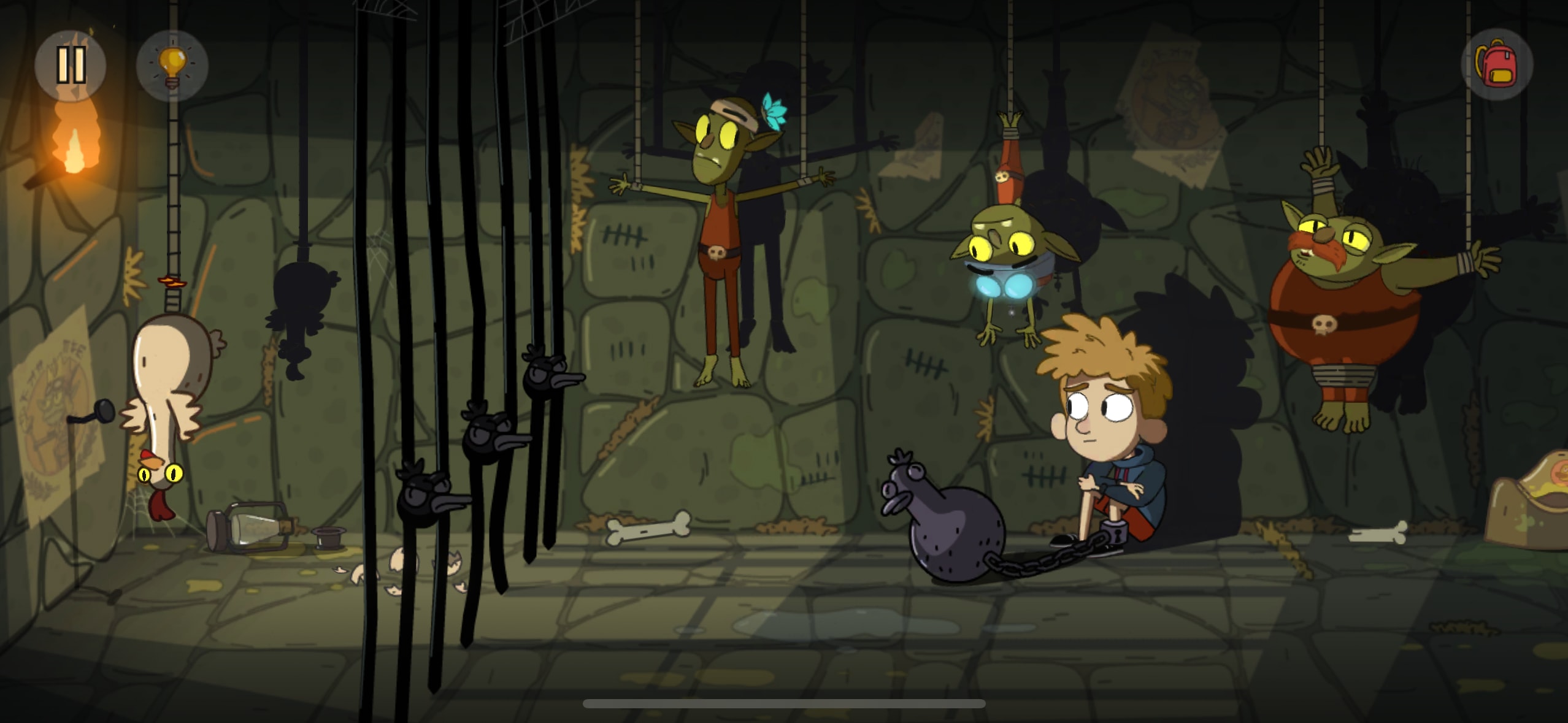Image resolution: width=1568 pixels, height=723 pixels.
Task: Pause the game
Action: coord(71,65)
